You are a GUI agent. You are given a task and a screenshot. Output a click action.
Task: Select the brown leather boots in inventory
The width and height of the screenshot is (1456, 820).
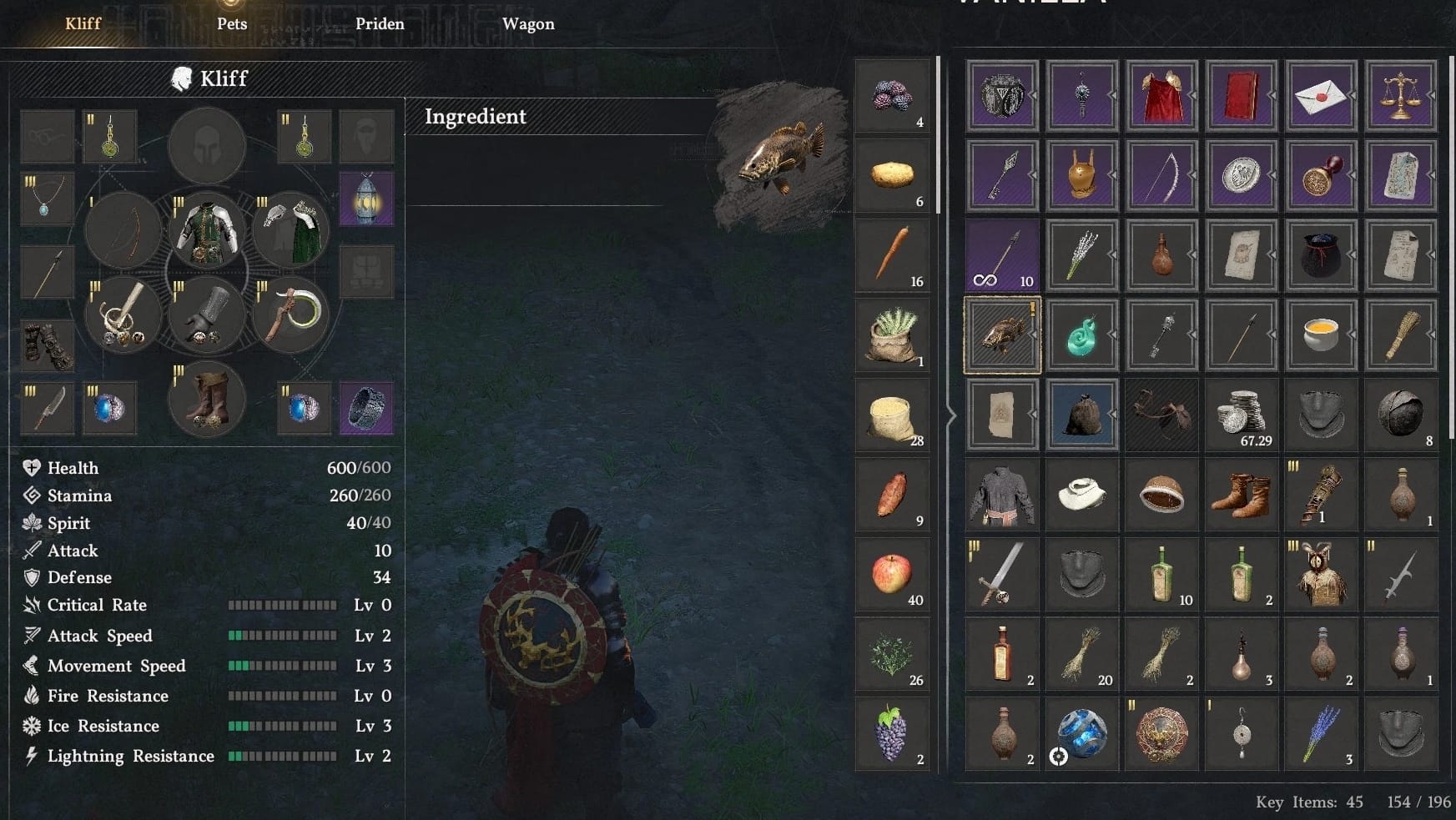pos(1242,494)
